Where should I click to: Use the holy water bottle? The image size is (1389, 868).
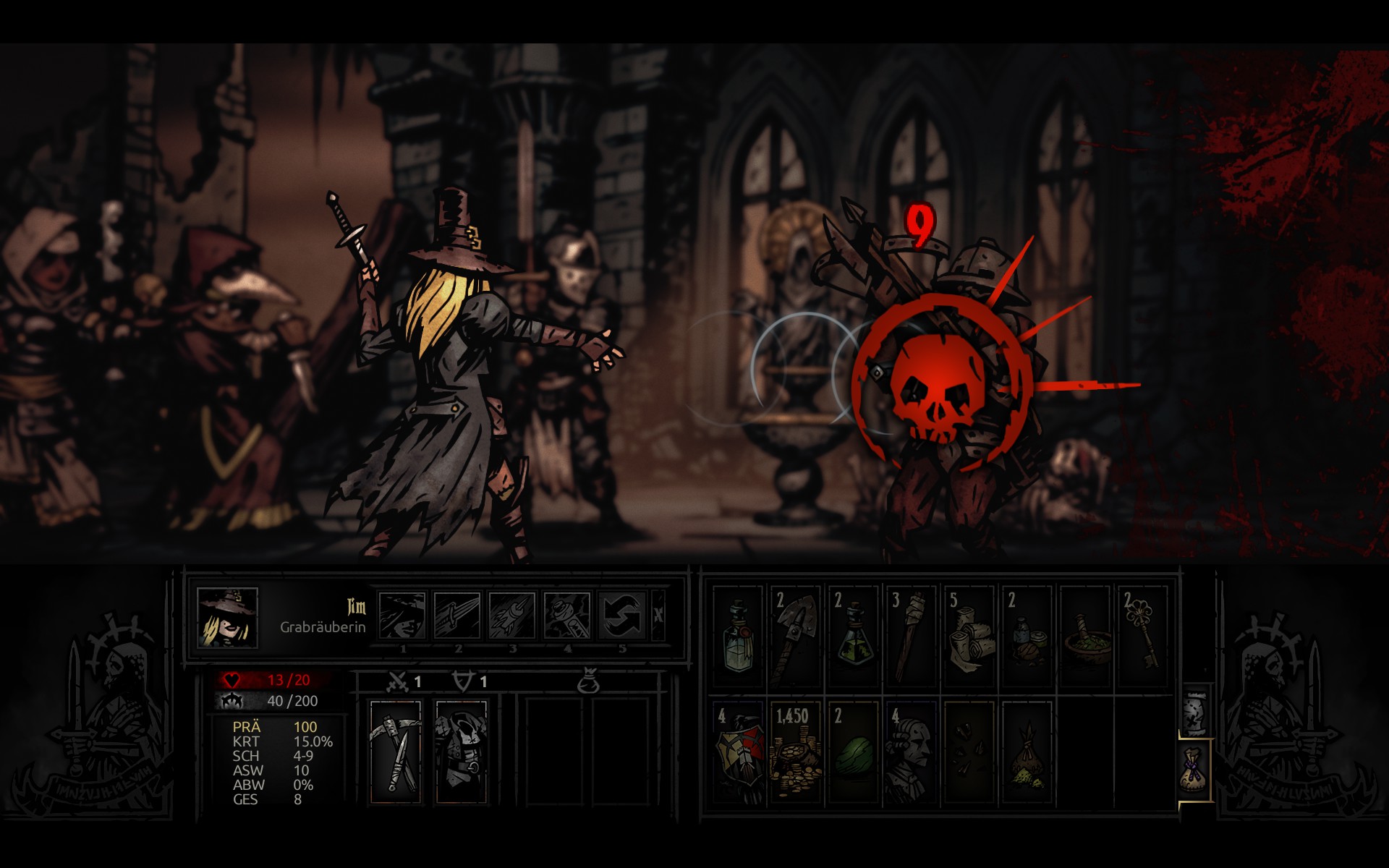point(738,637)
